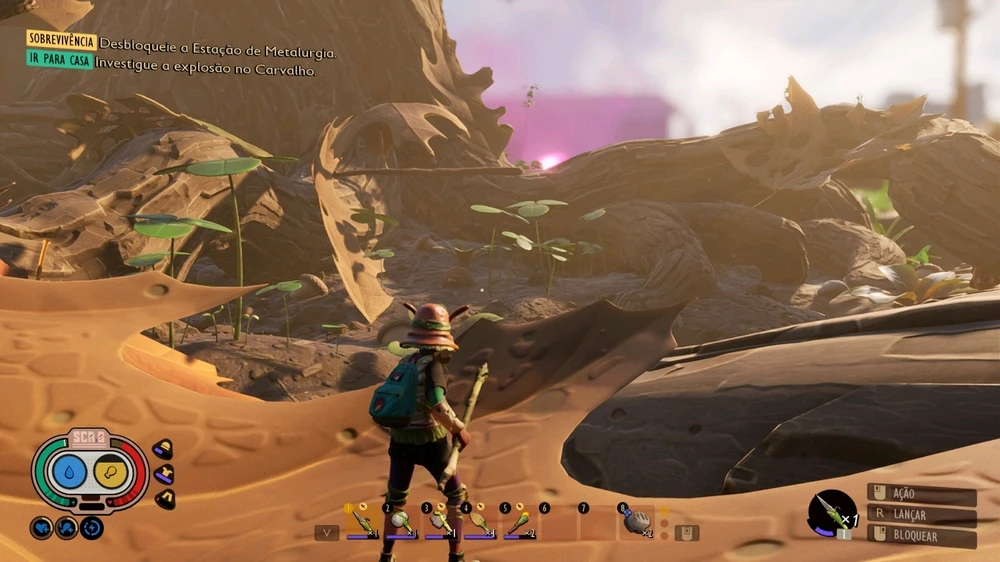Screen dimensions: 1000x562
Task: Open the Ir Para Casa quest objective
Action: point(60,59)
